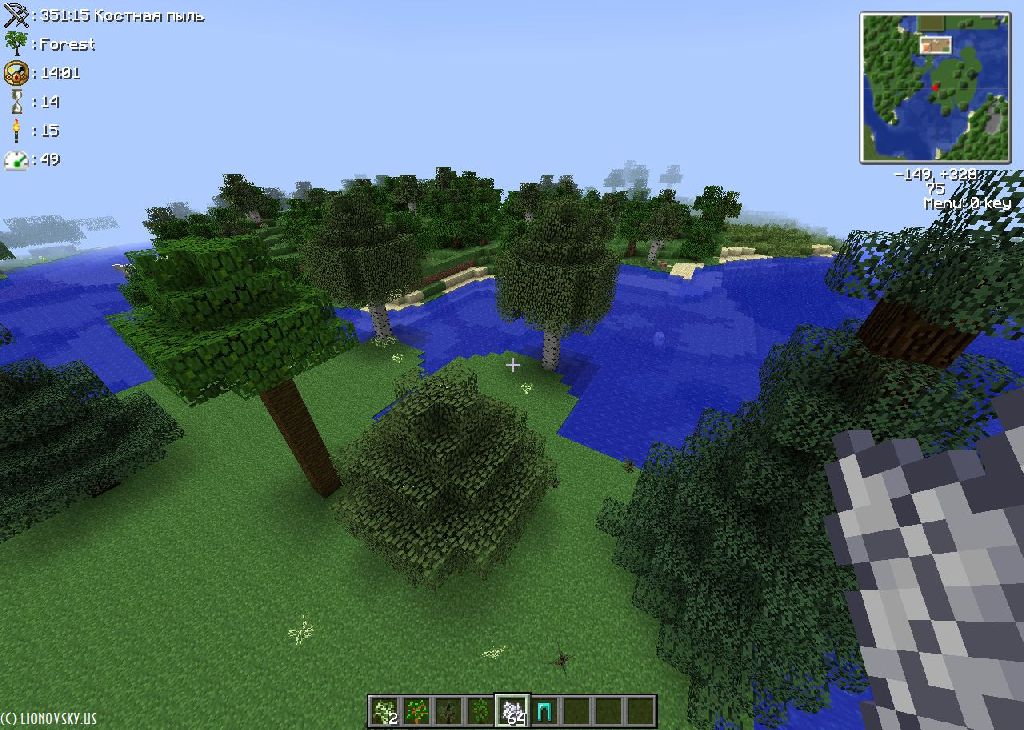Image resolution: width=1024 pixels, height=730 pixels.
Task: Select the diamond leggings hotbar slot
Action: [x=545, y=711]
